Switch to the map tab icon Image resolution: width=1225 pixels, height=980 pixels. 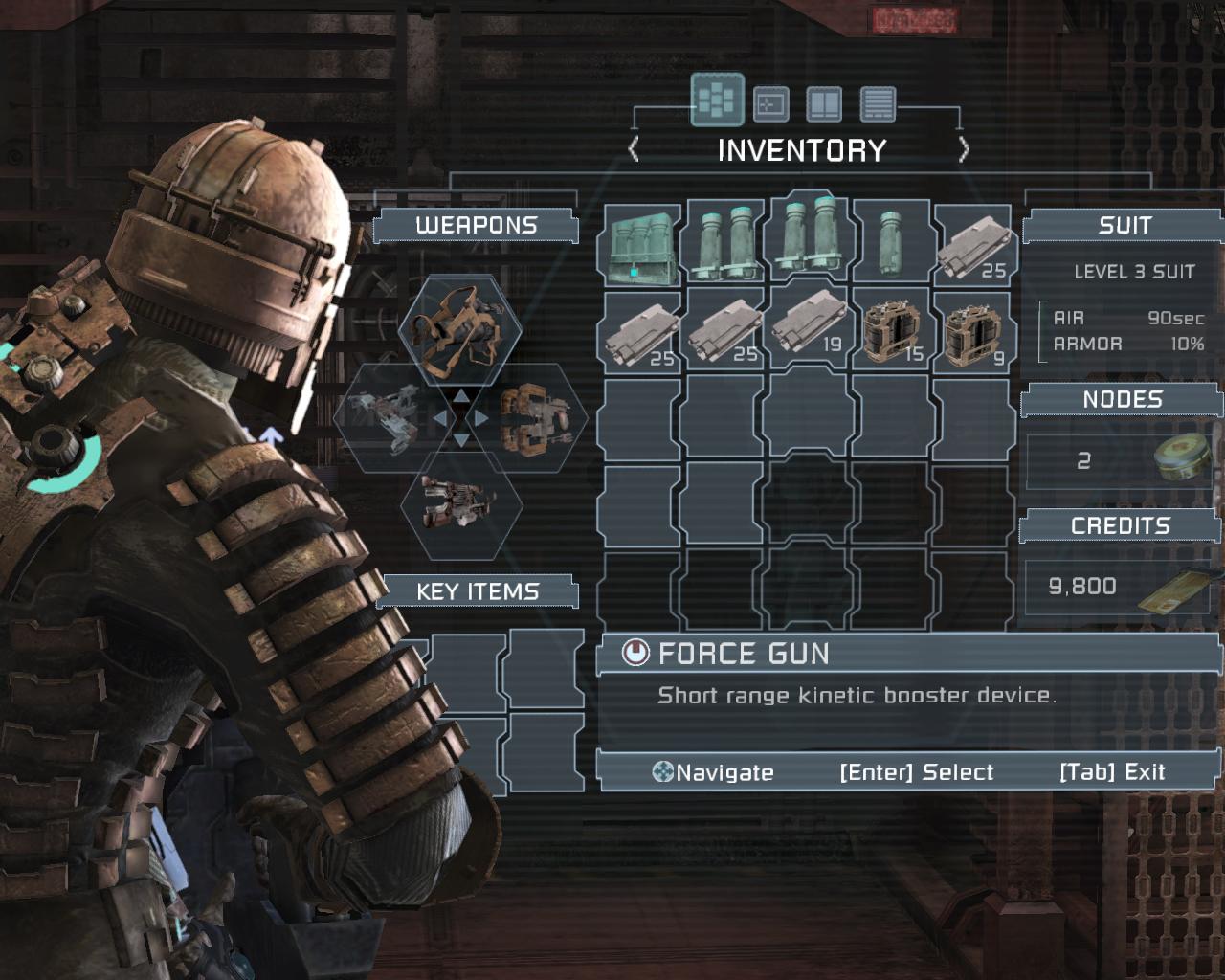click(771, 103)
